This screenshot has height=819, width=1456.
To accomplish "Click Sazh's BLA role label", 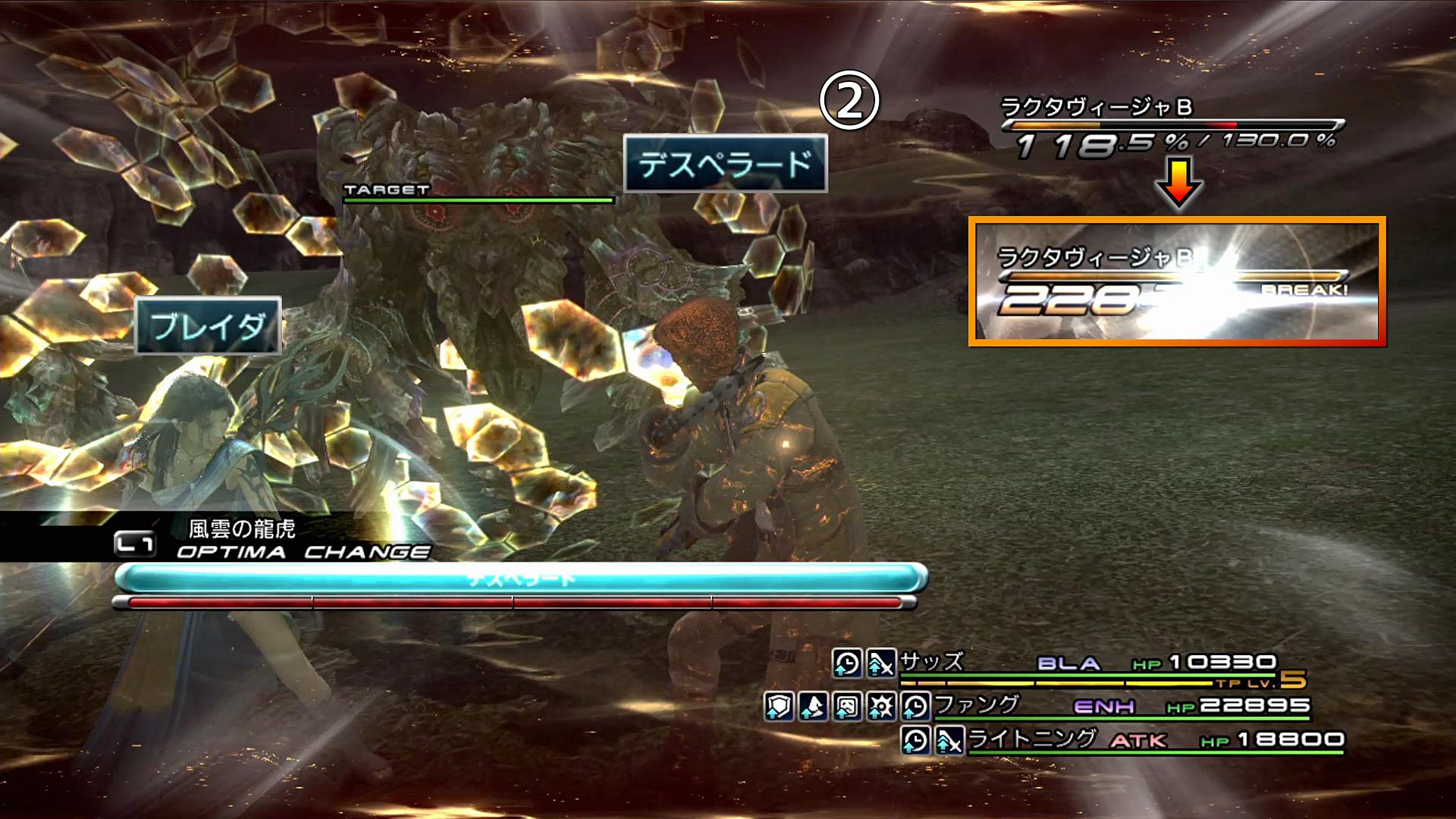I will 1068,664.
